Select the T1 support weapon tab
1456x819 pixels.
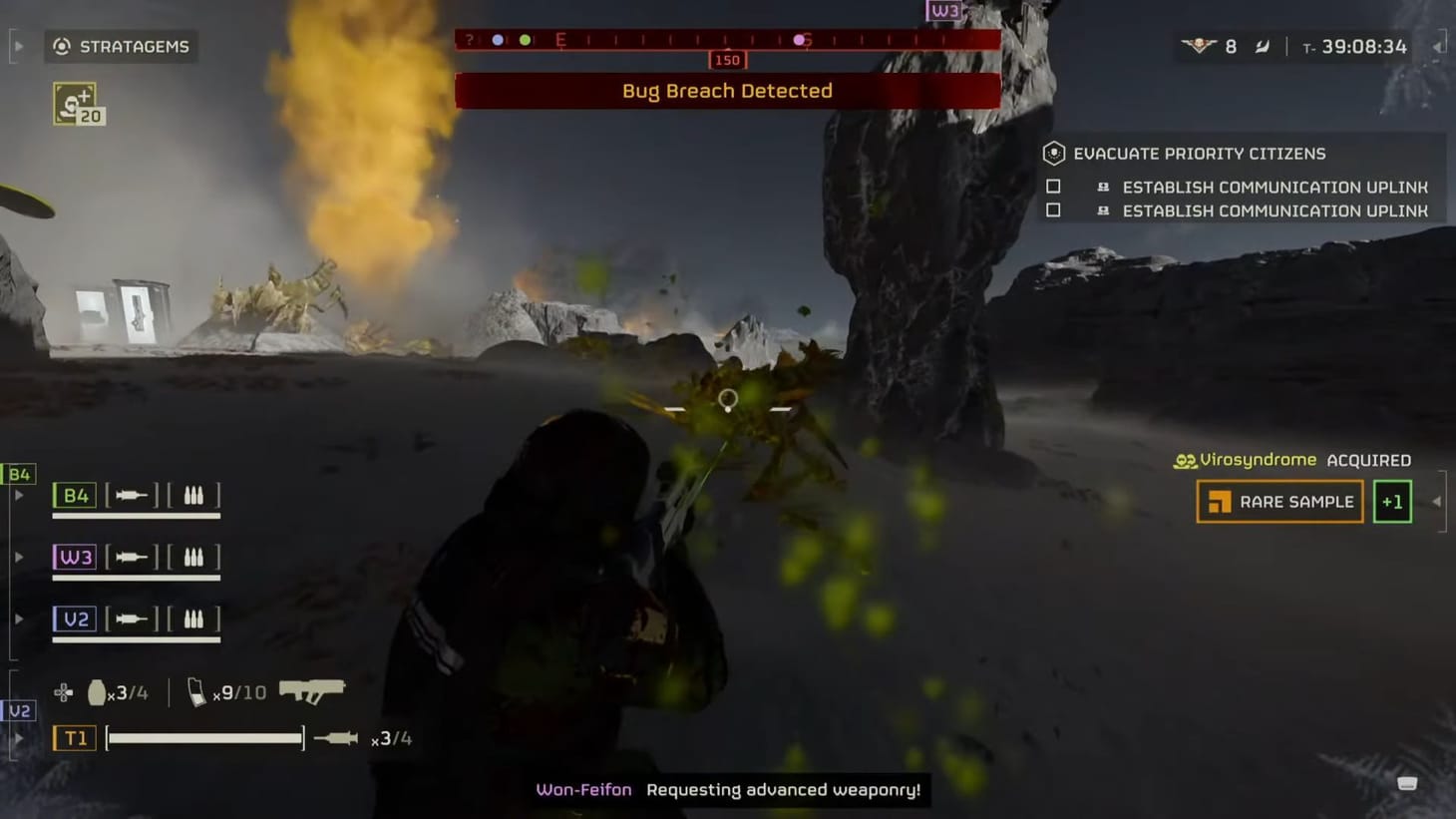pos(74,737)
